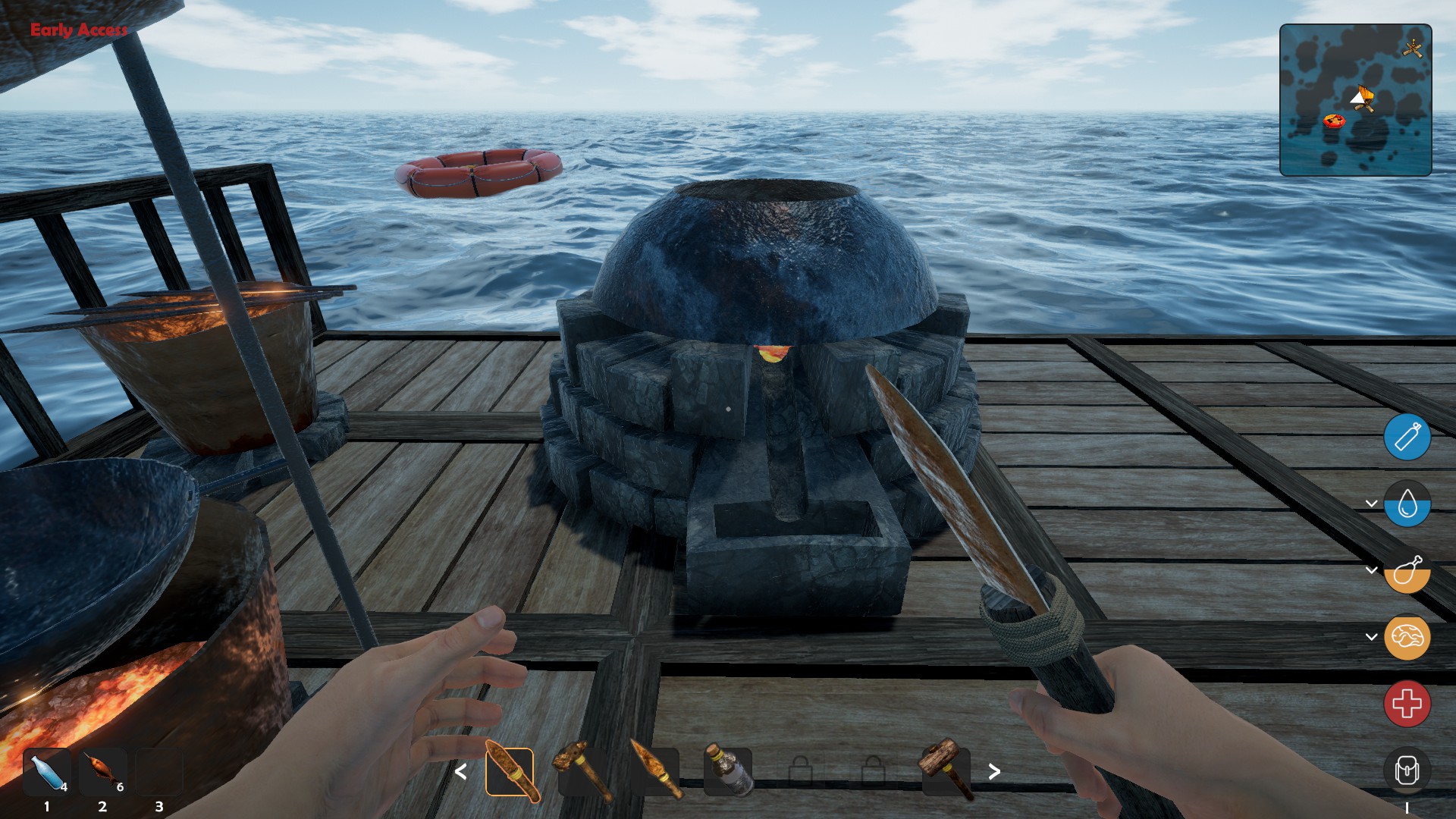The width and height of the screenshot is (1456, 819).
Task: Click the water drop thirst icon
Action: click(x=1407, y=504)
